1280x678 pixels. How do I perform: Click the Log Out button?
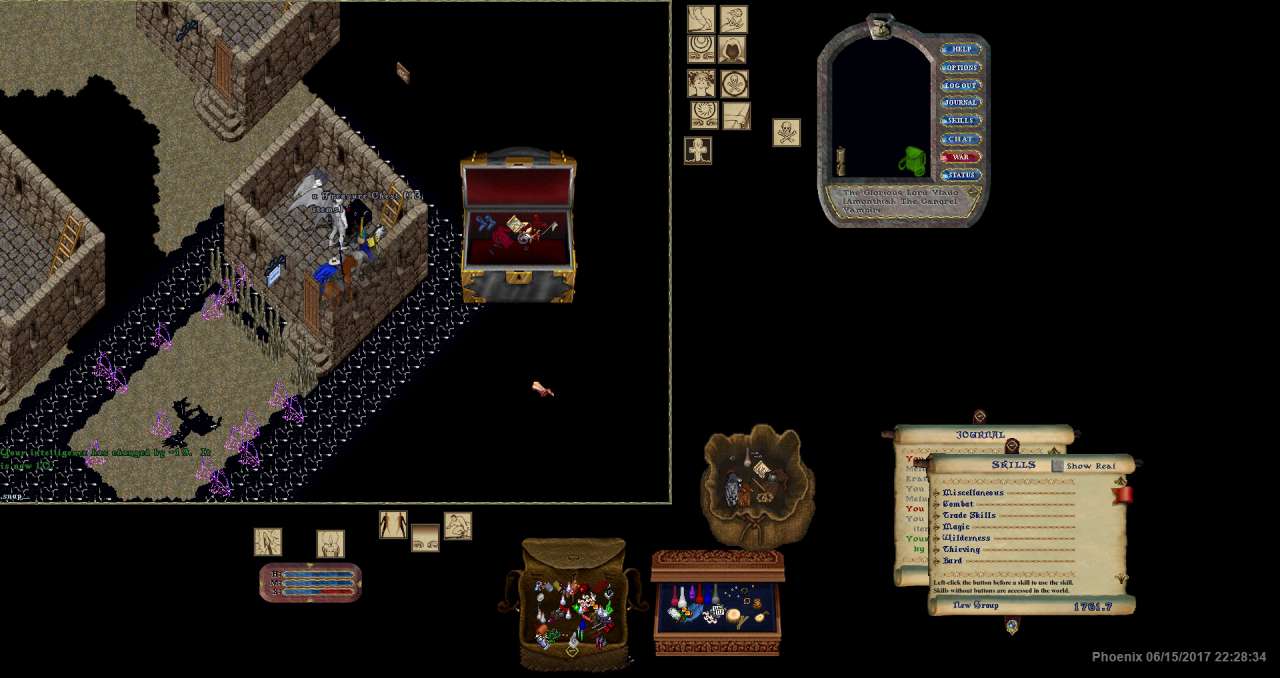[x=961, y=85]
